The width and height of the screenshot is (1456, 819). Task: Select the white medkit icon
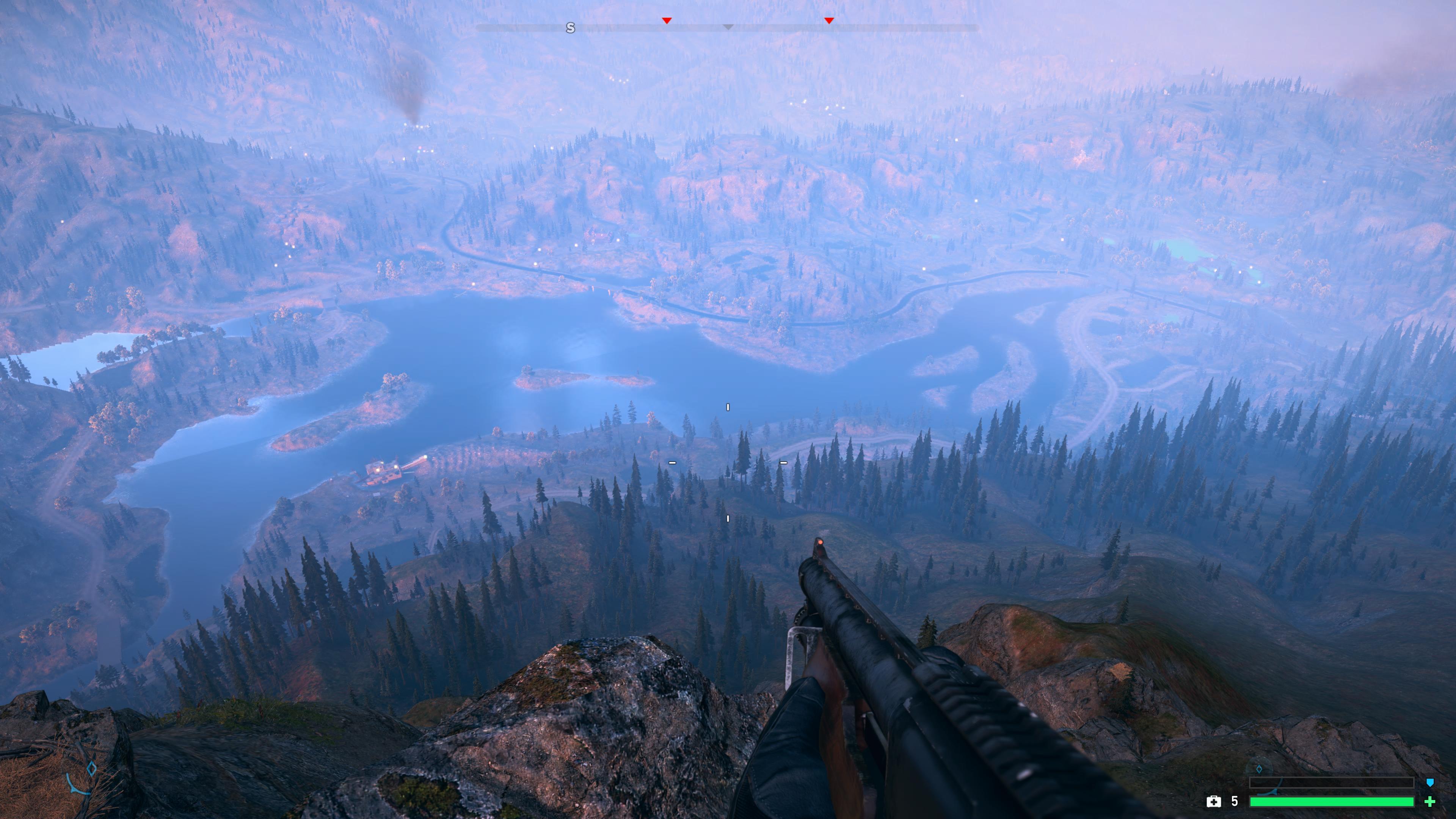1213,802
